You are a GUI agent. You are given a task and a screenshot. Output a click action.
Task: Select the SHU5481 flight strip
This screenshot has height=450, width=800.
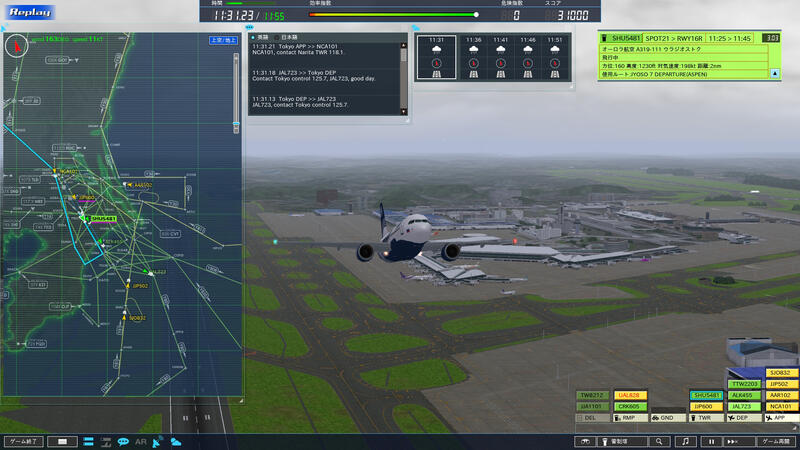point(708,396)
